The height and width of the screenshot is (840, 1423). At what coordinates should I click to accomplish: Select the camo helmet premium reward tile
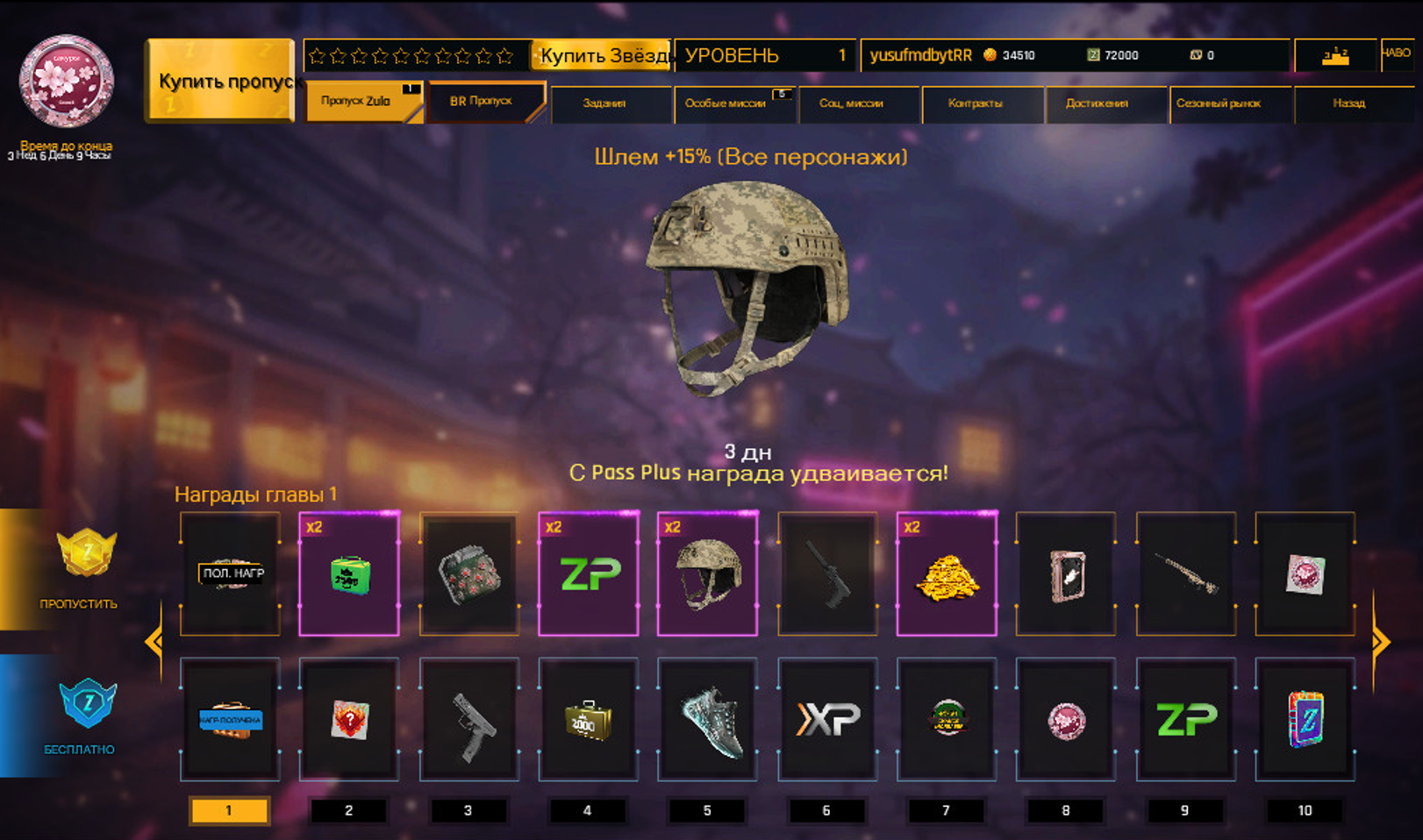[x=707, y=574]
